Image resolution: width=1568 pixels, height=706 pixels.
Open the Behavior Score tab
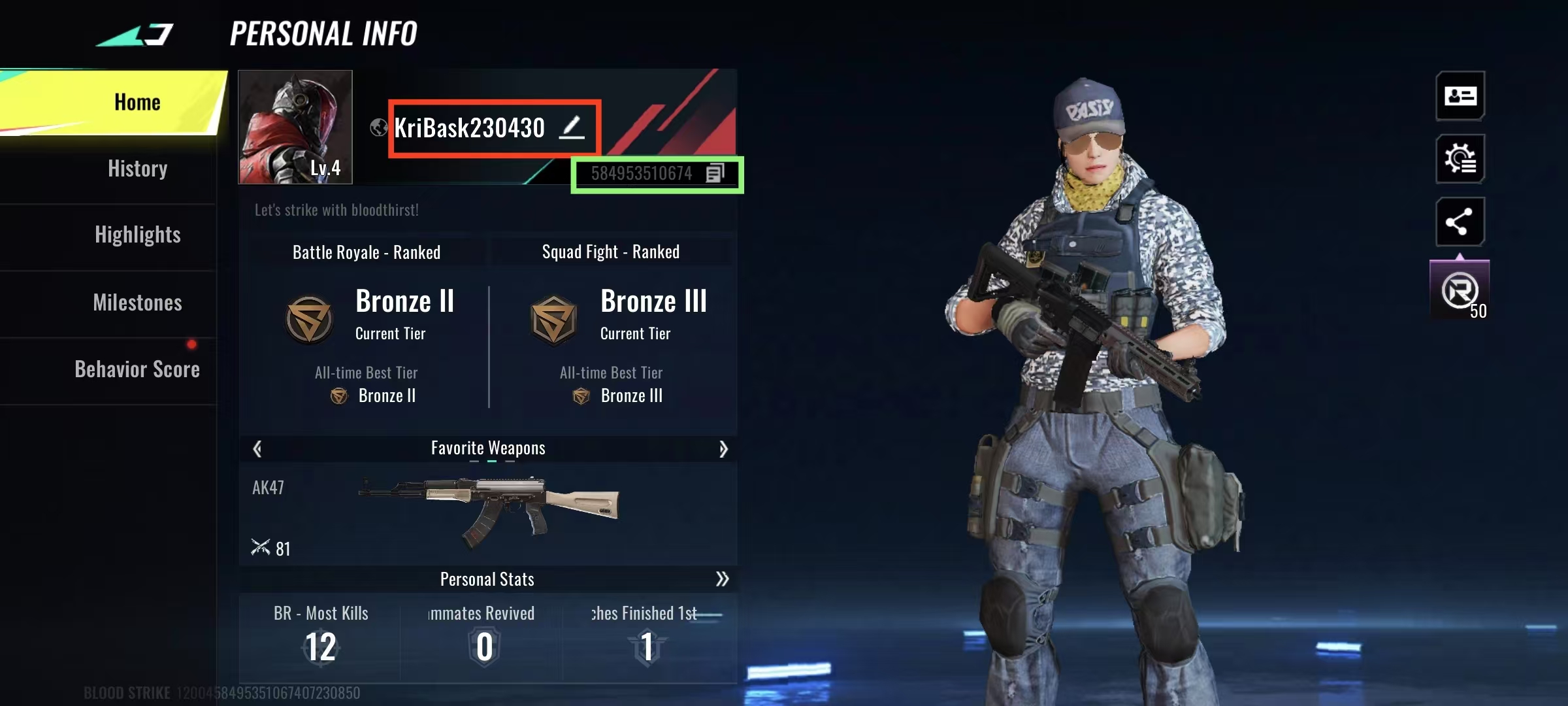pos(137,370)
